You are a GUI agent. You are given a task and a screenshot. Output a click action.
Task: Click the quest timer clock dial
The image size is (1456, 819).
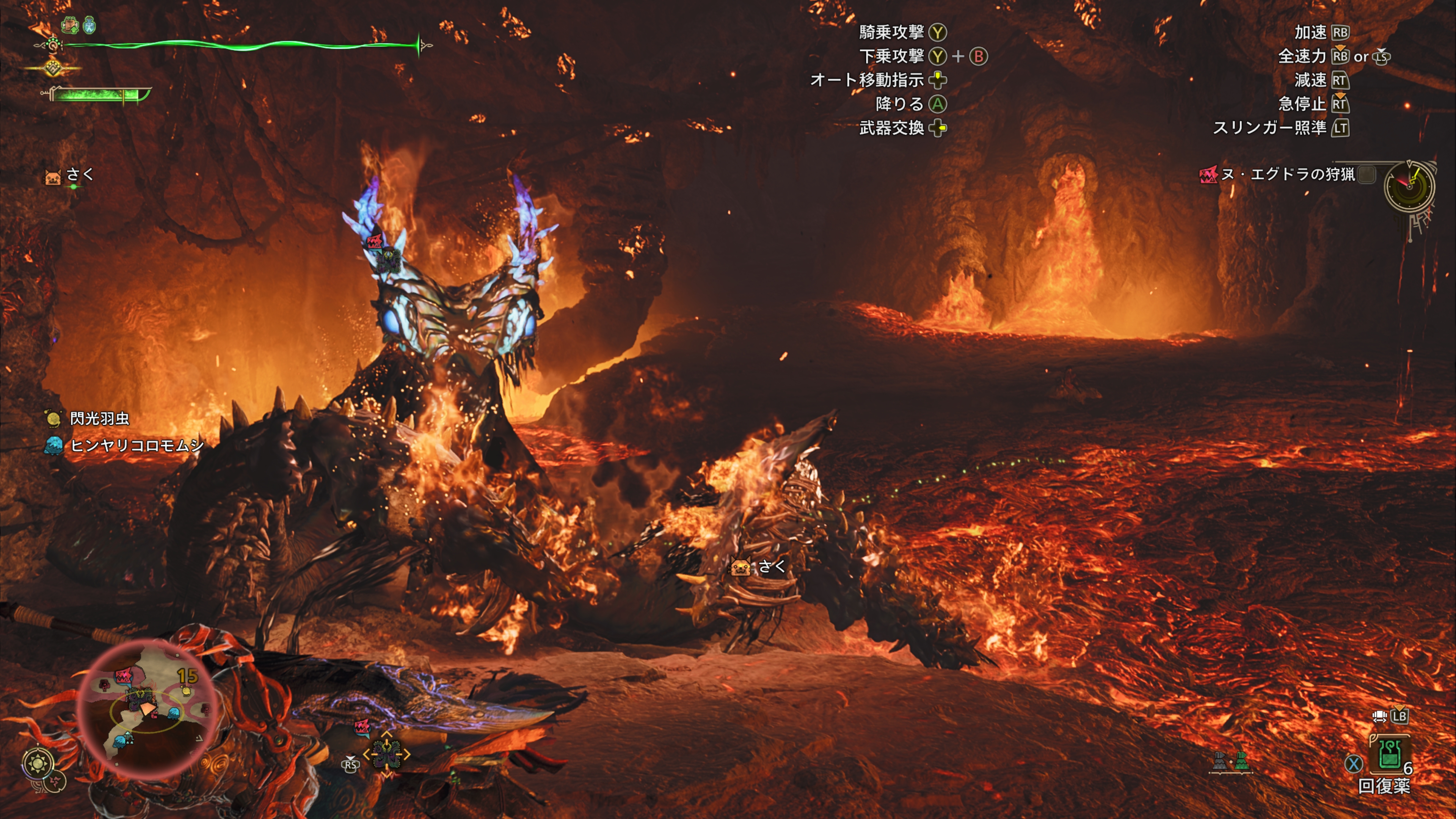(x=1409, y=186)
